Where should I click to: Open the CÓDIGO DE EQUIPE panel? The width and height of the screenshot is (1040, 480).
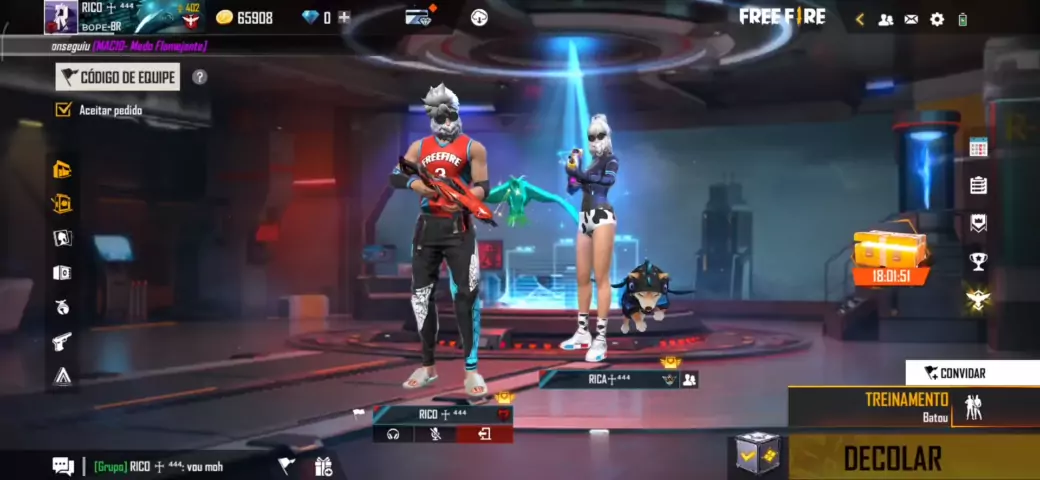tap(118, 77)
